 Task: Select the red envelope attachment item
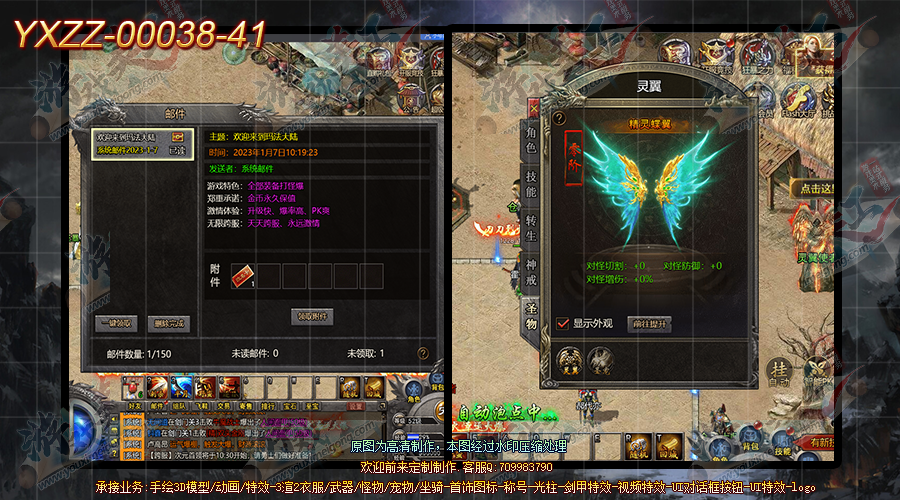243,275
